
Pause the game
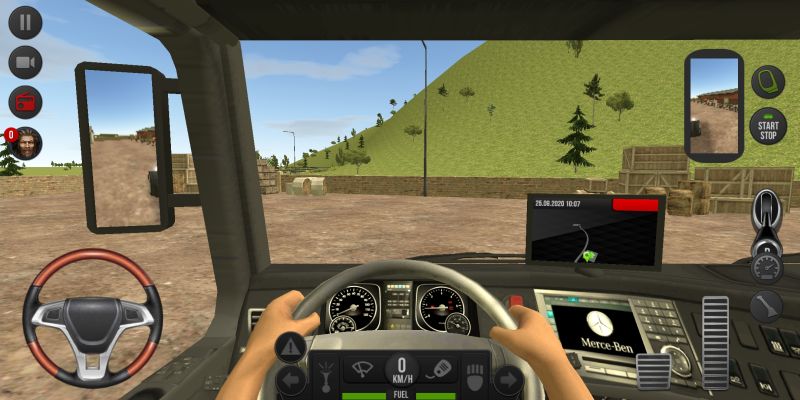click(x=25, y=22)
